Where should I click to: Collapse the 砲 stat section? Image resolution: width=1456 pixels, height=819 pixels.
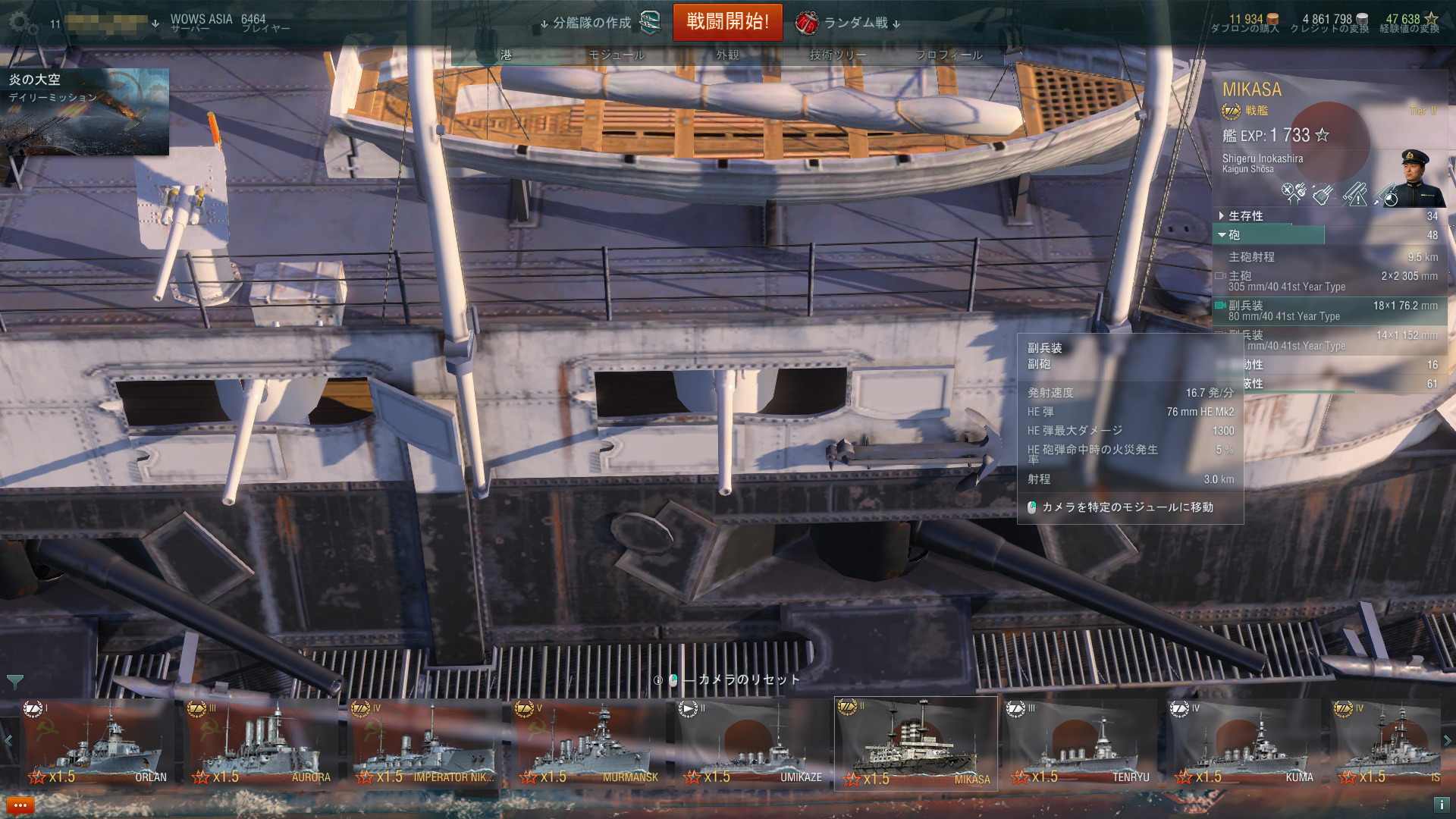coord(1234,235)
